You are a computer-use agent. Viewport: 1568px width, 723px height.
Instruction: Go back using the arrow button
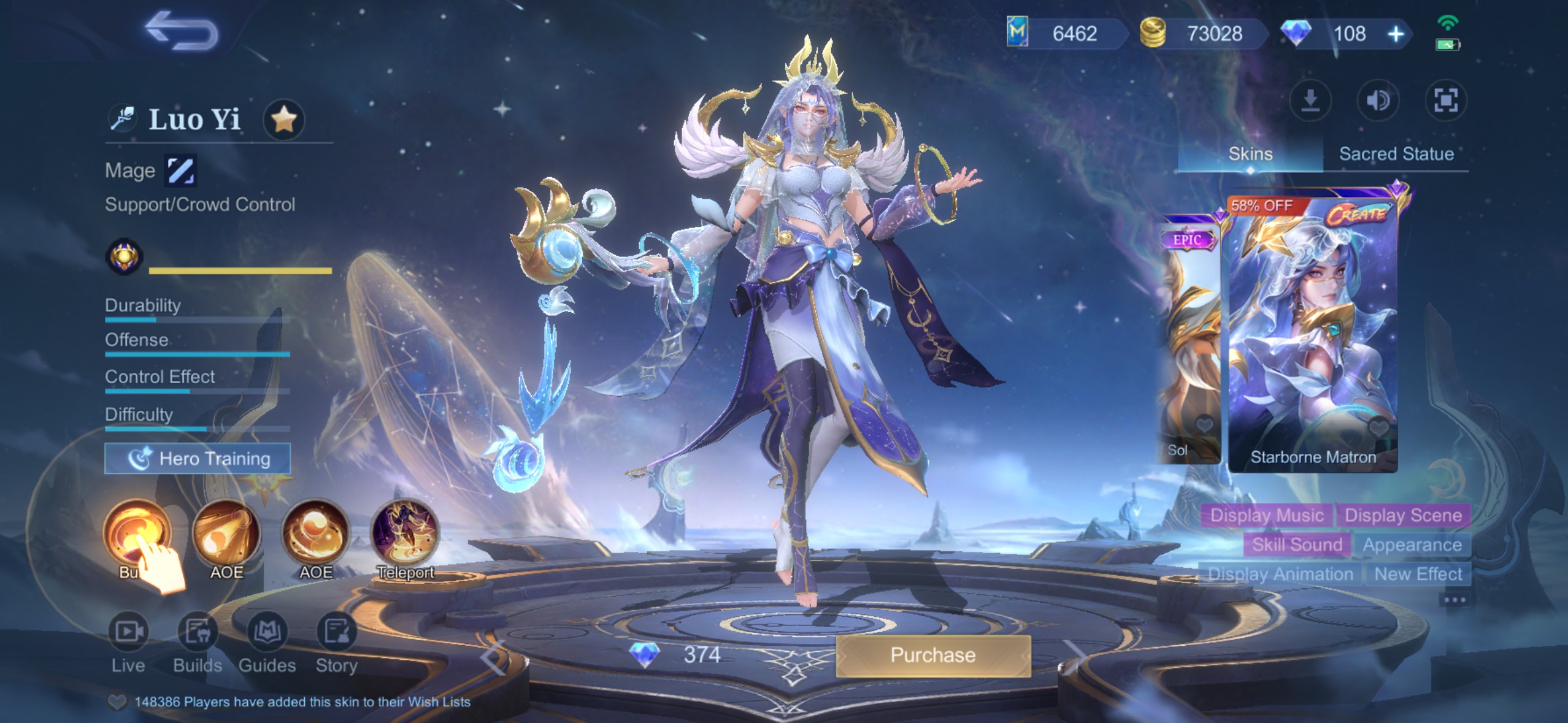click(182, 31)
